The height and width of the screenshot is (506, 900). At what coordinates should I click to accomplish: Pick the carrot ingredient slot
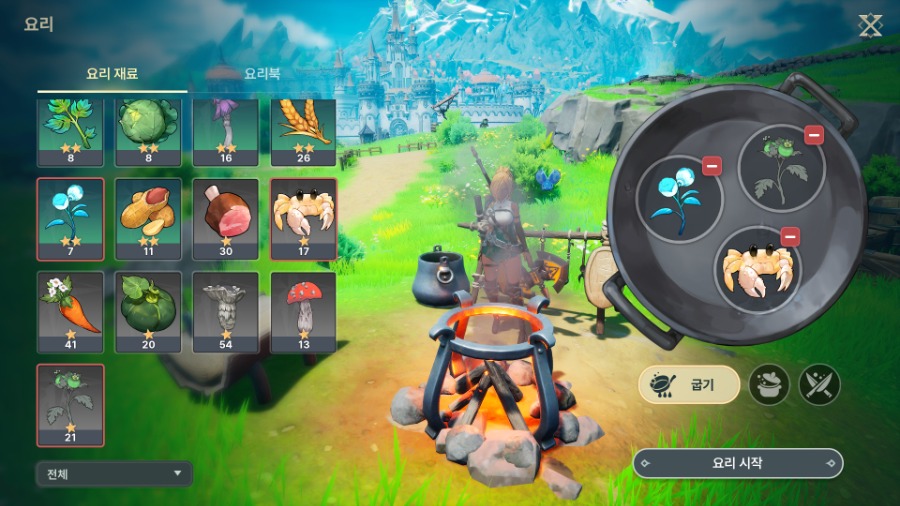(x=70, y=312)
